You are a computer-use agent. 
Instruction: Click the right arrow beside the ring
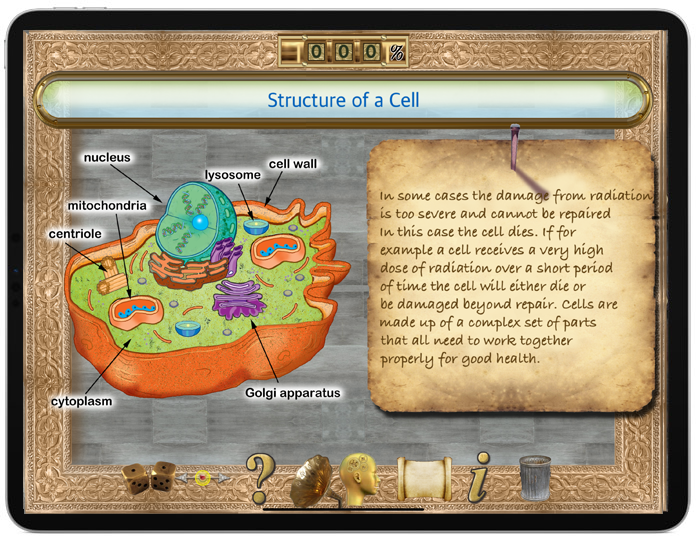(223, 479)
